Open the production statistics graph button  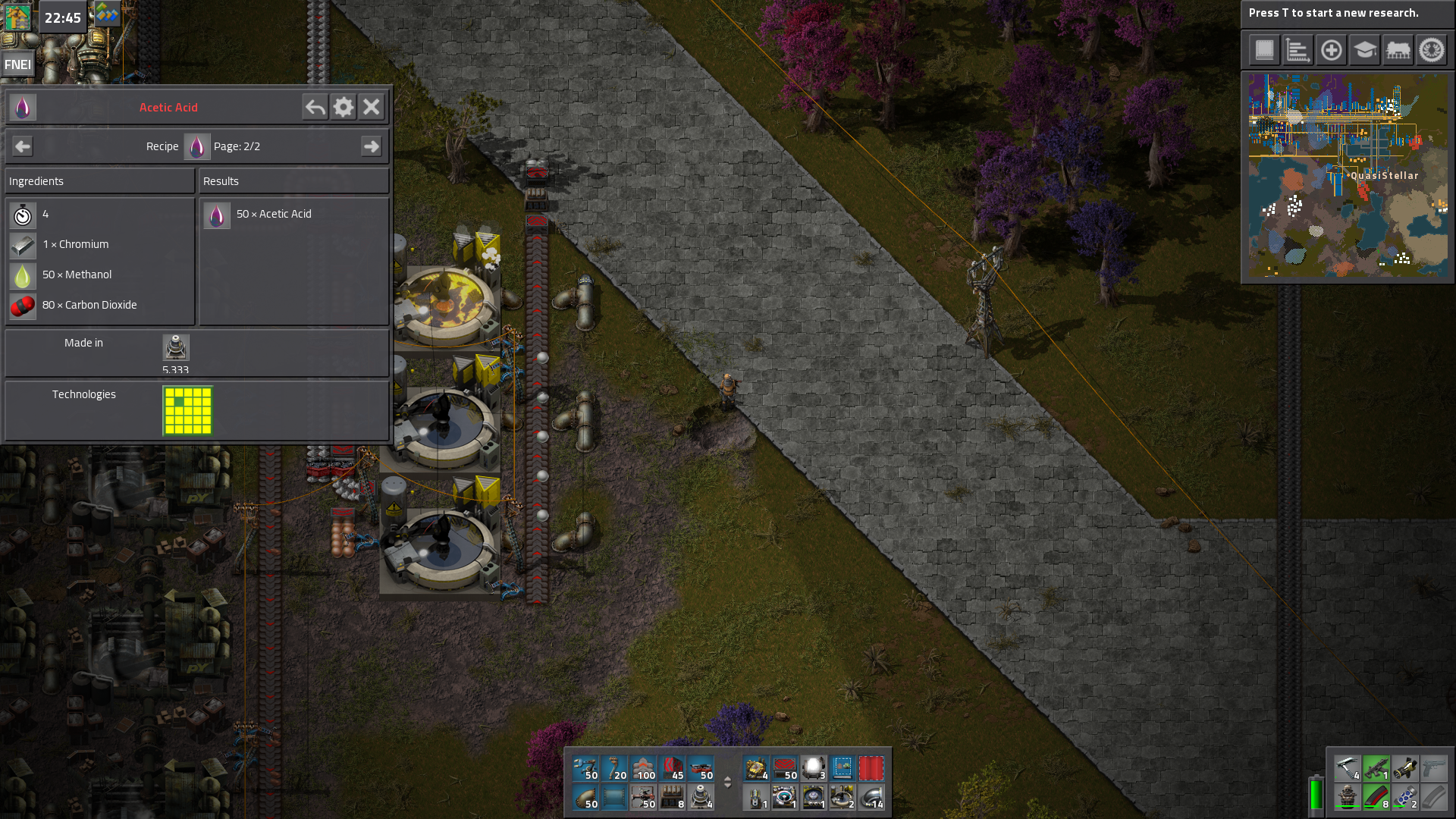click(x=1298, y=51)
